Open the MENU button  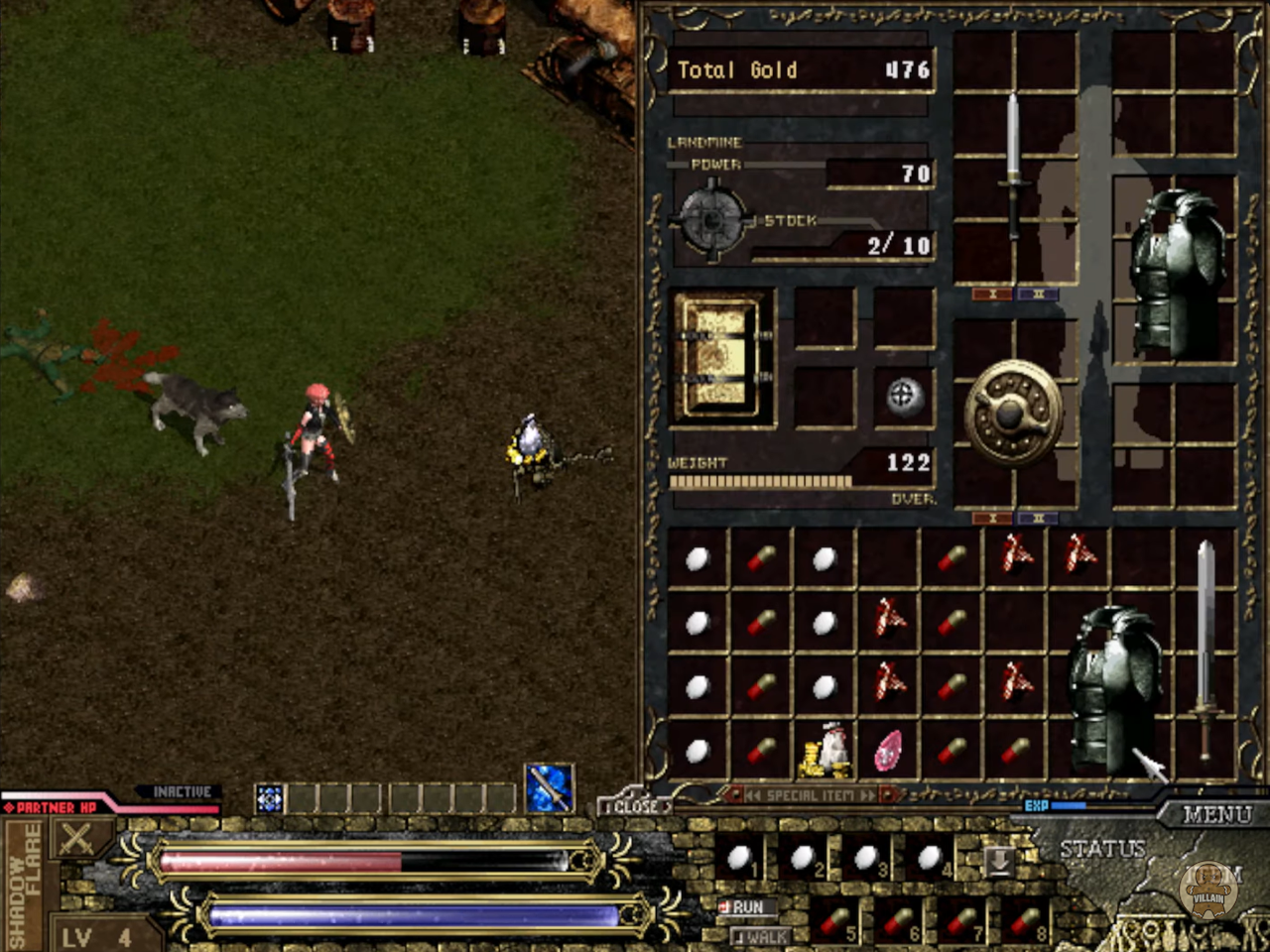click(x=1215, y=815)
